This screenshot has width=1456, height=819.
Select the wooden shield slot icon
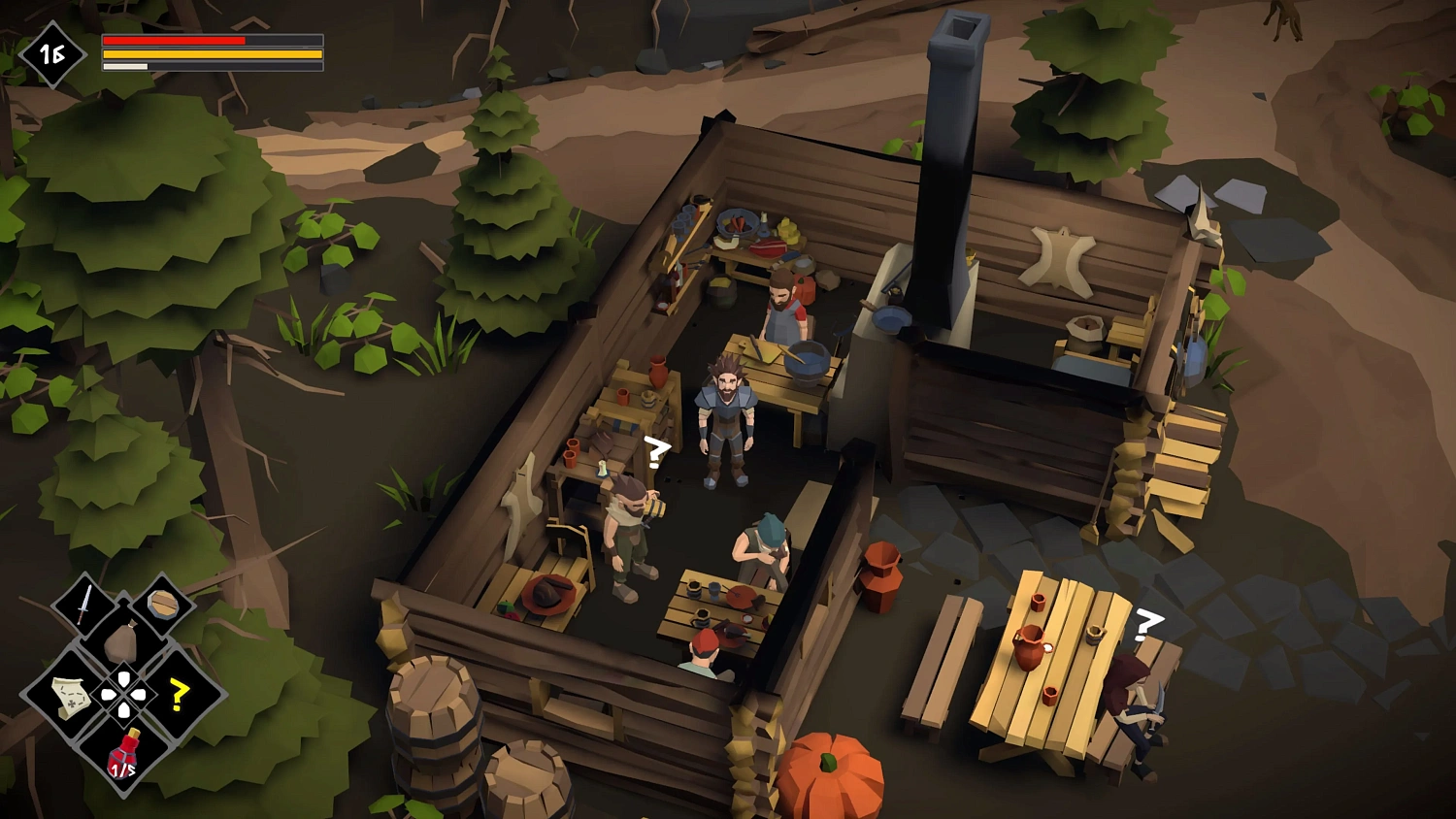tap(163, 602)
